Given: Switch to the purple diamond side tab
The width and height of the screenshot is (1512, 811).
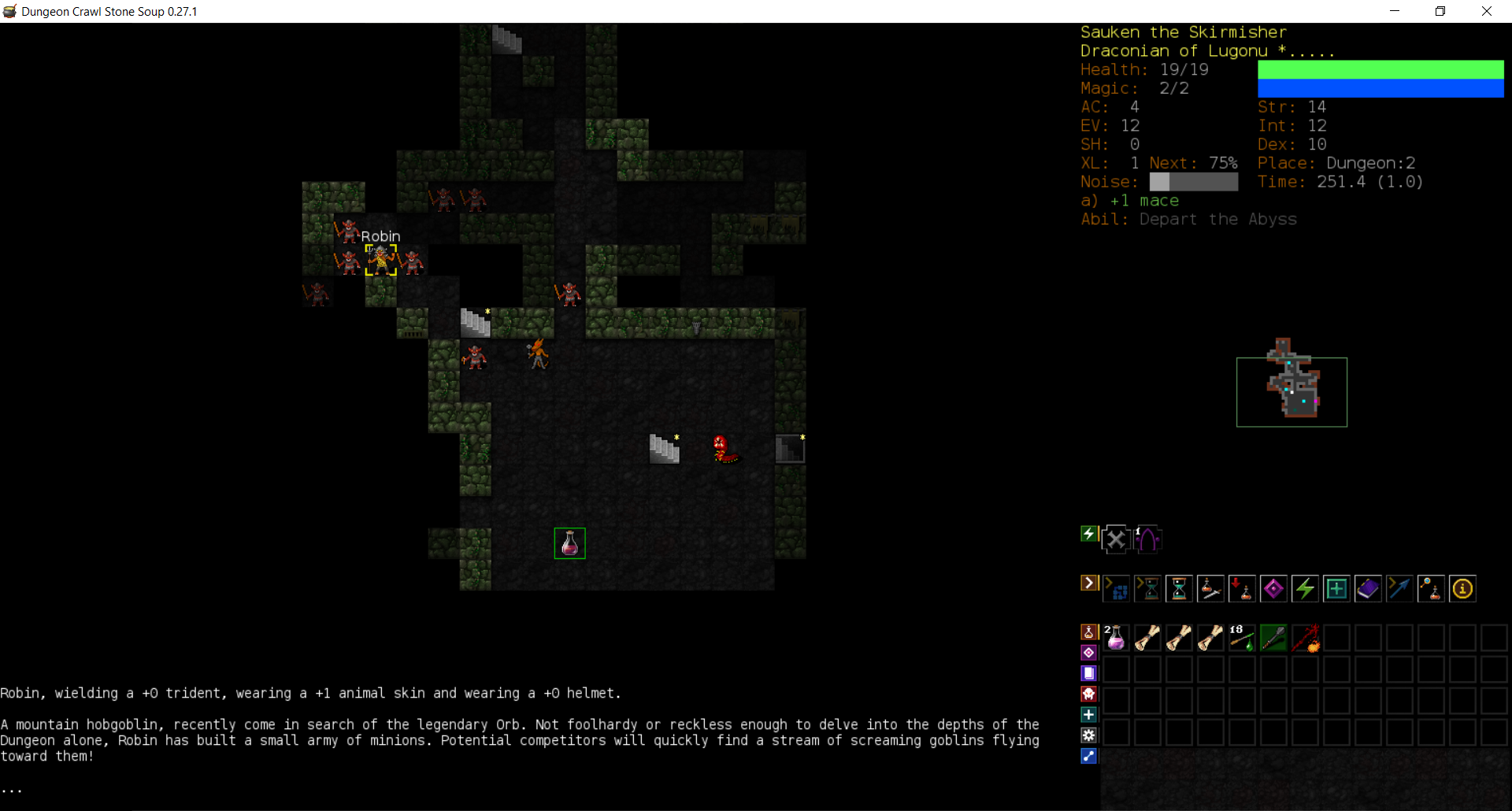Looking at the screenshot, I should point(1089,653).
